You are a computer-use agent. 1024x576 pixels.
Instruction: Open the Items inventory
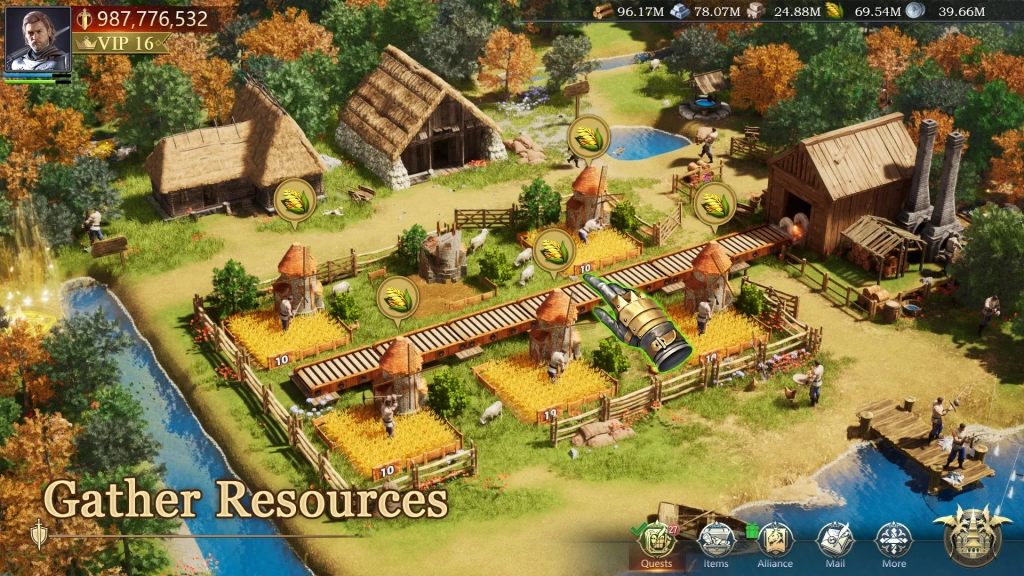pos(716,543)
